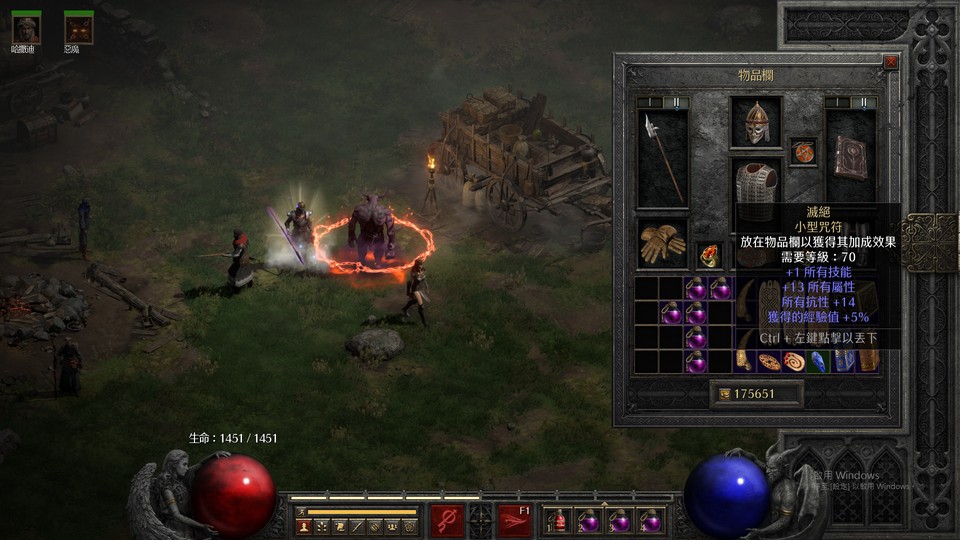Select the spiral-patterned charm in inventory
The image size is (960, 540).
coord(794,362)
